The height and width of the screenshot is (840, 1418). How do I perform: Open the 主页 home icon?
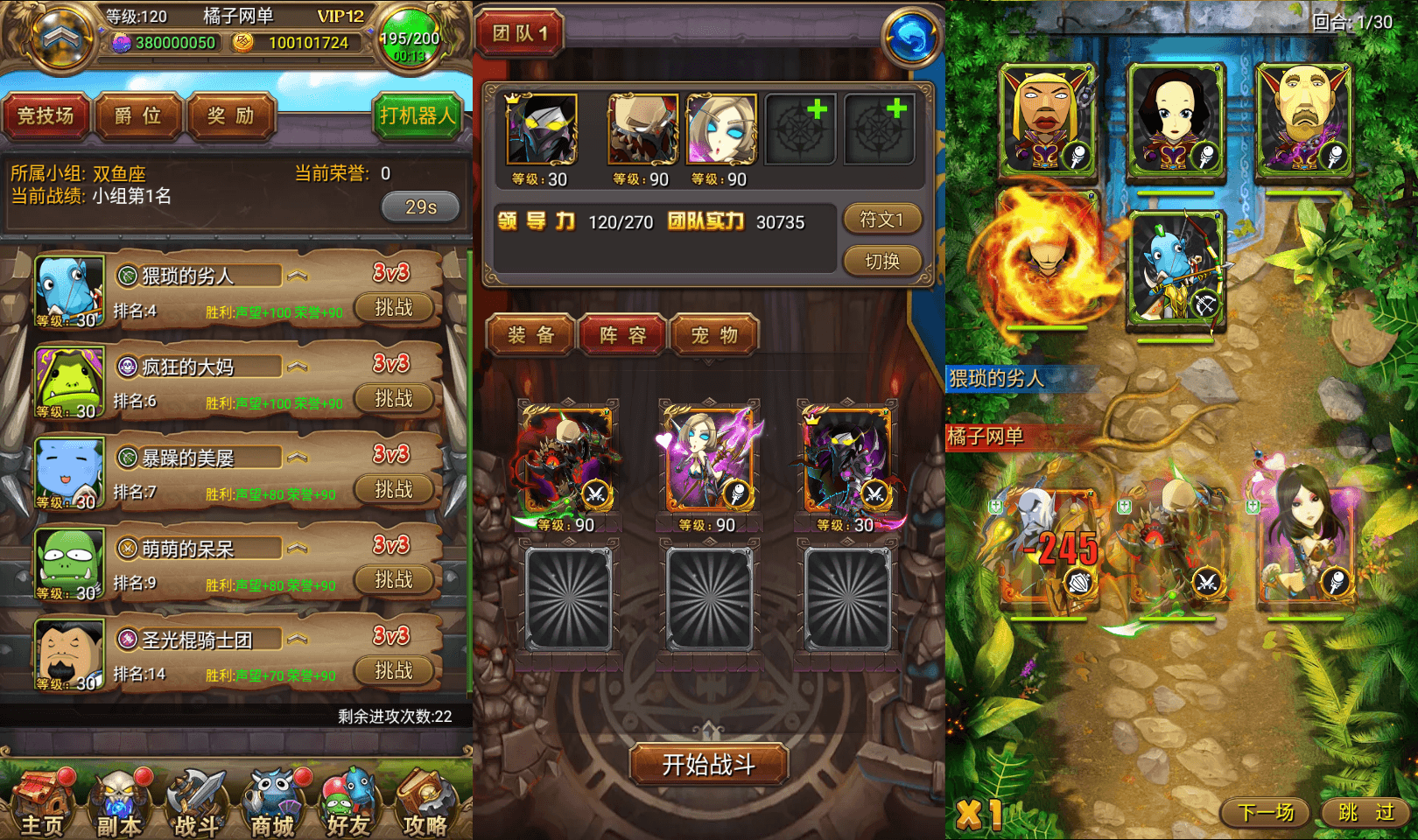[41, 801]
